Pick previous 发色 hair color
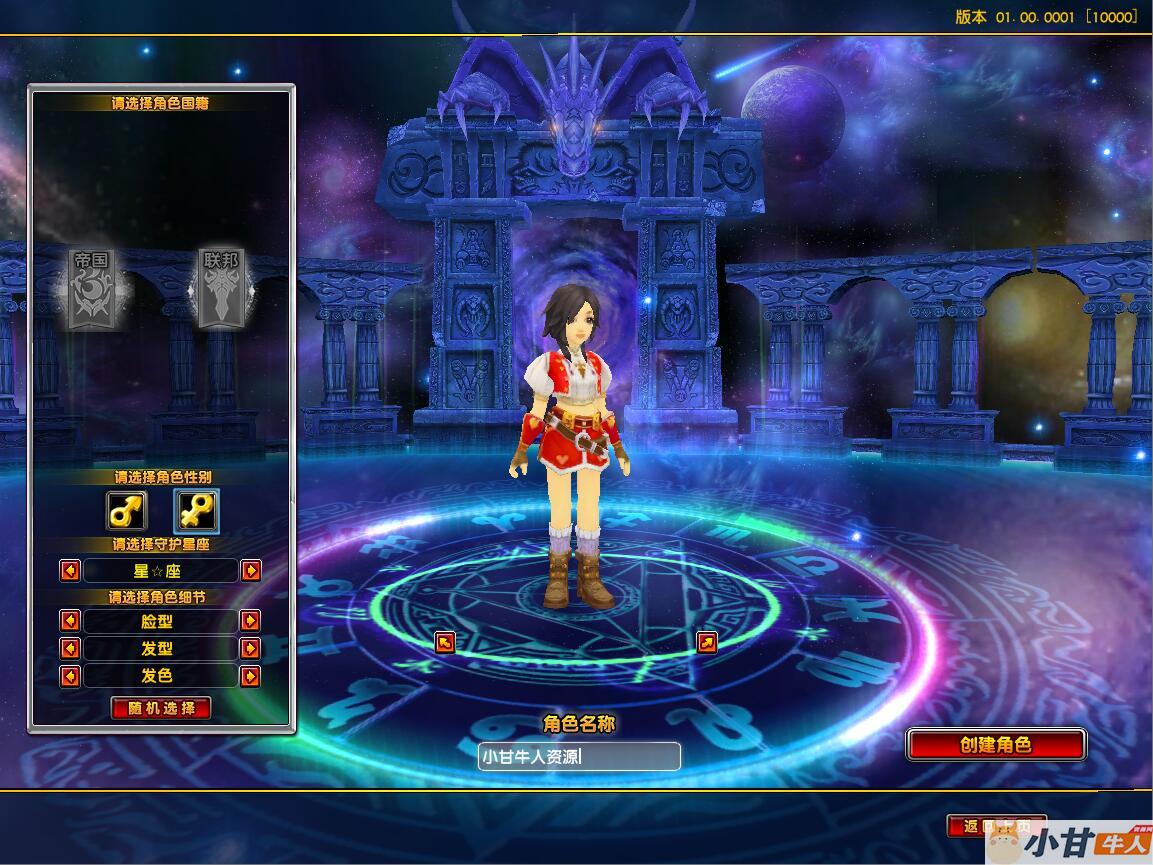Image resolution: width=1153 pixels, height=865 pixels. [x=70, y=676]
